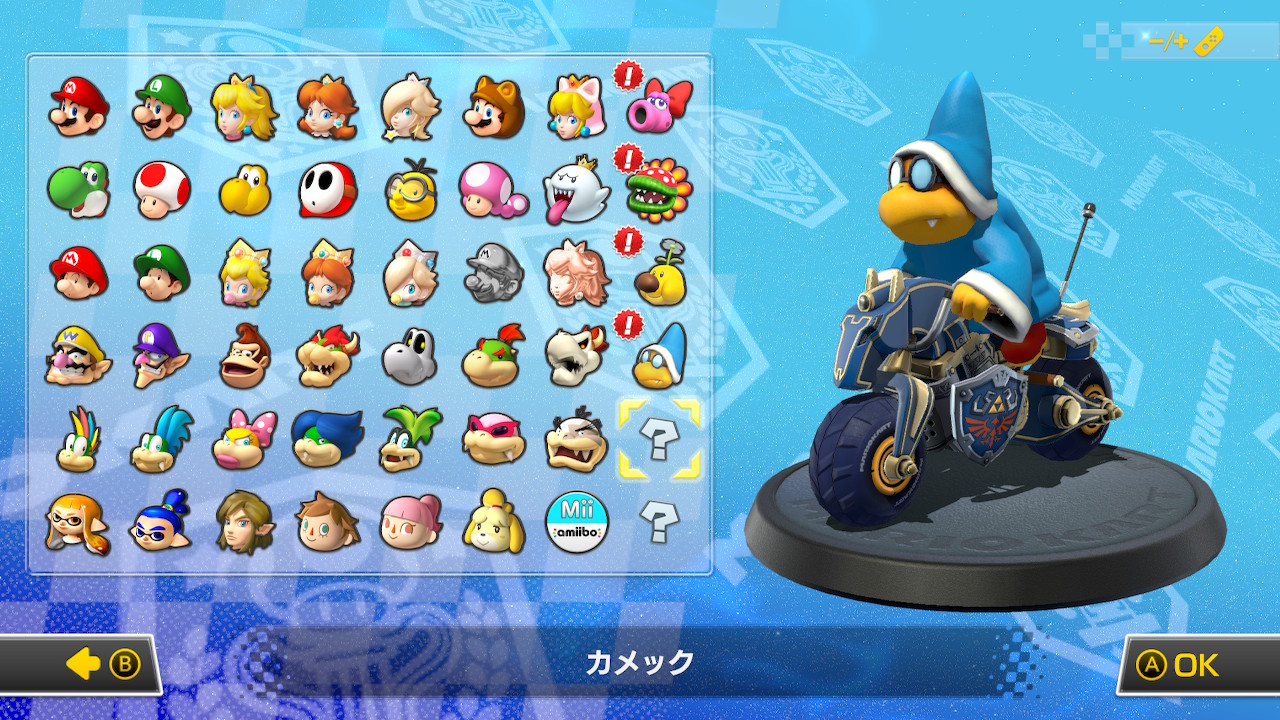Select Donkey Kong's icon

pyautogui.click(x=243, y=355)
